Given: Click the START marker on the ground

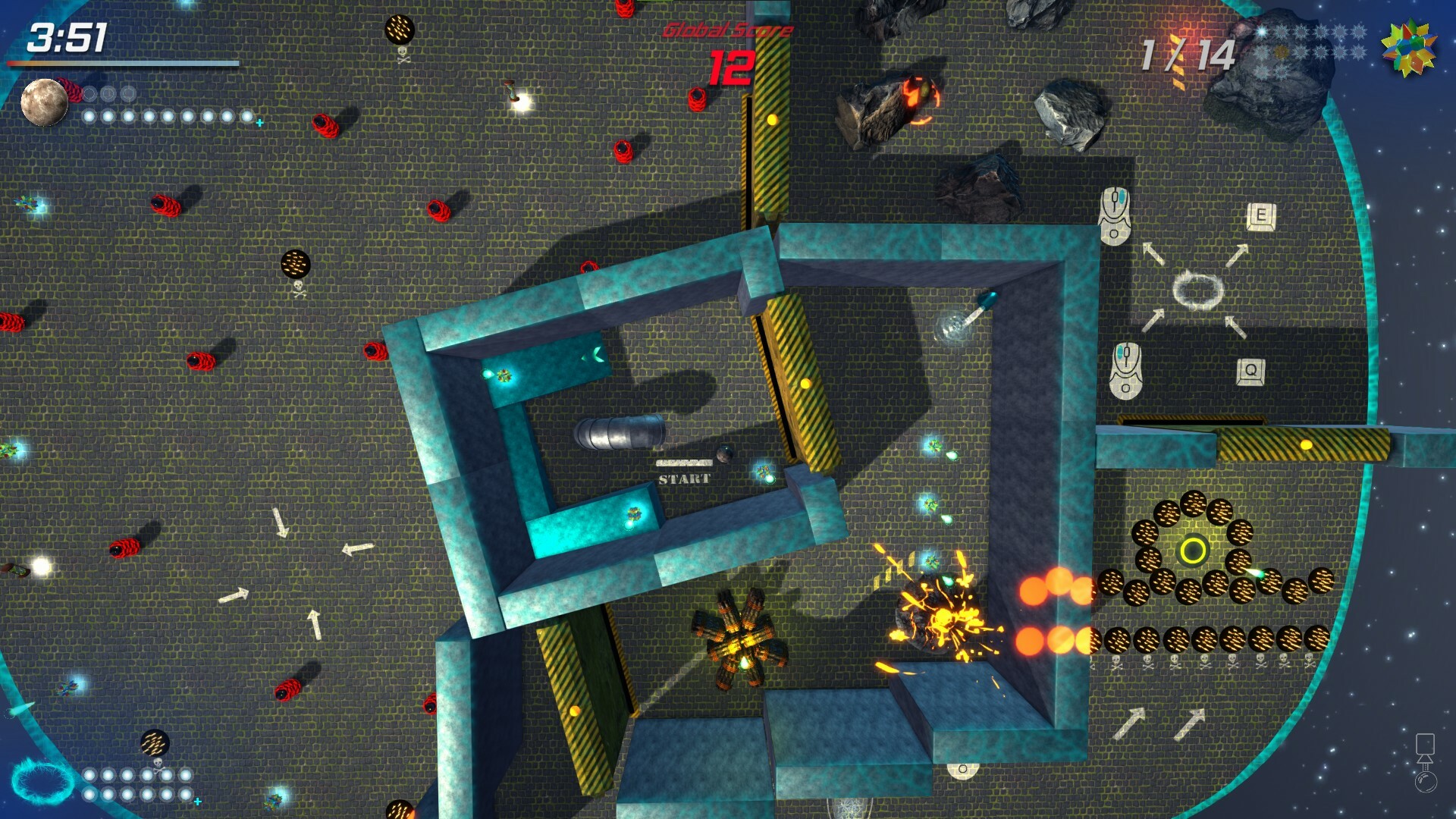Looking at the screenshot, I should [x=683, y=476].
